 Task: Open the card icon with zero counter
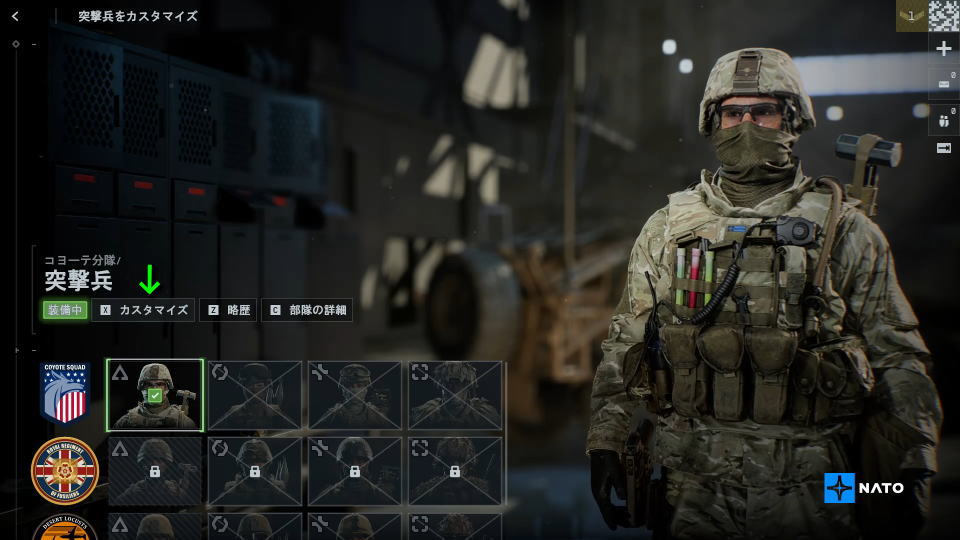[944, 84]
